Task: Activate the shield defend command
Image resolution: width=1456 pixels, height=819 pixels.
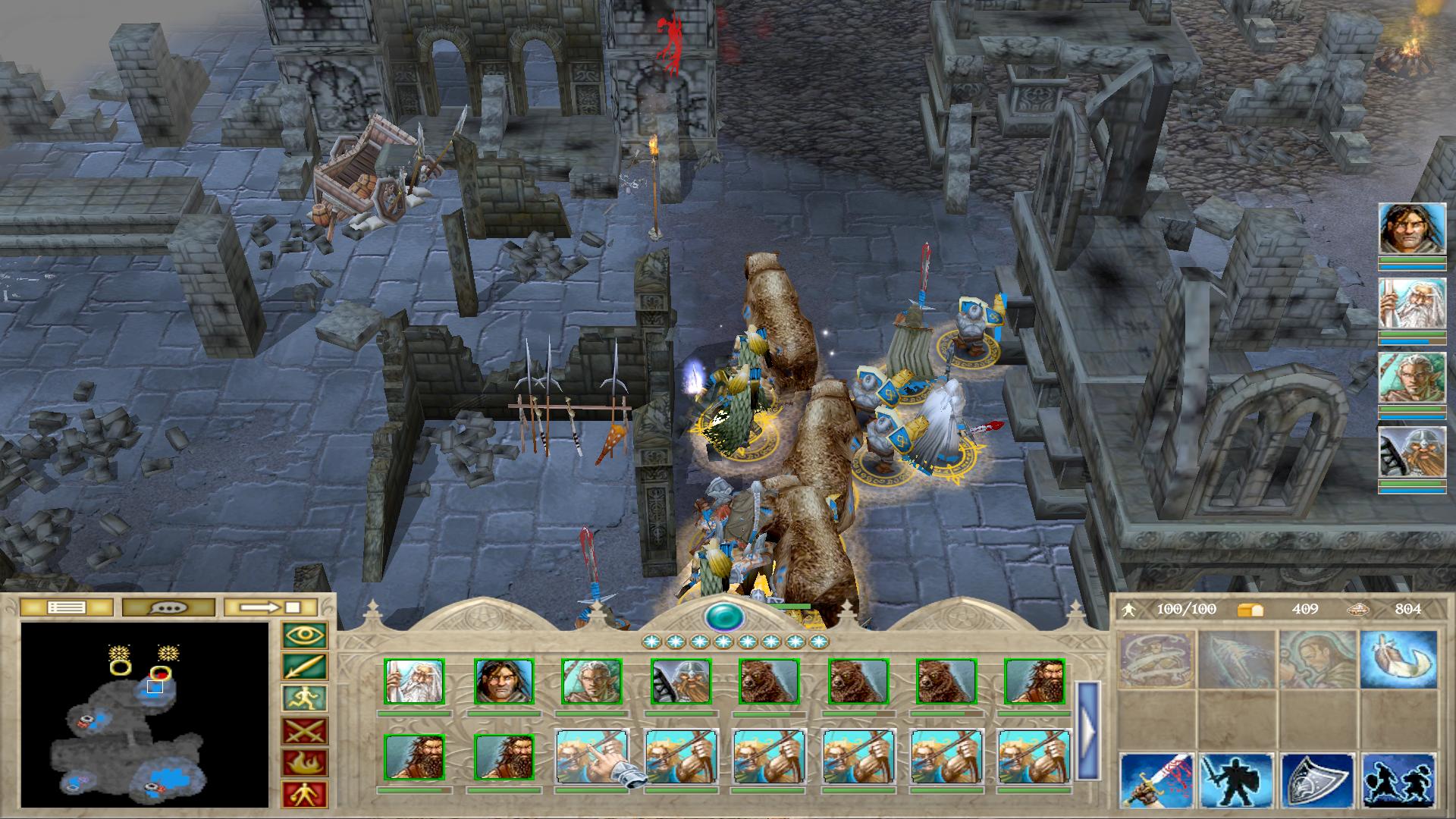Action: (1318, 780)
